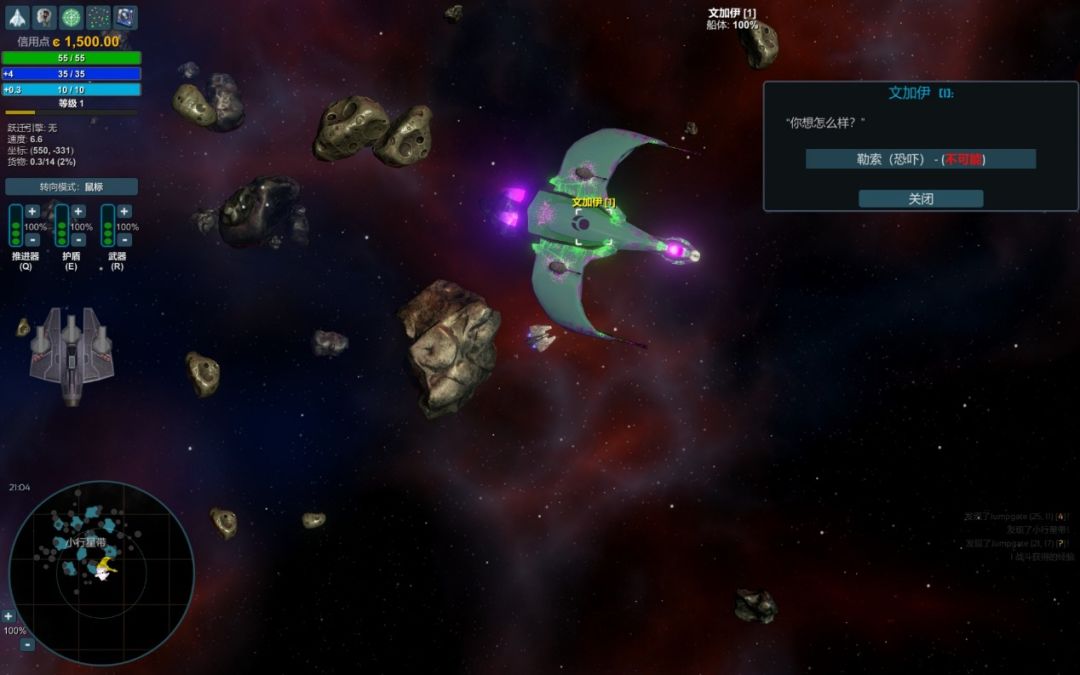Open the ship screen icon

point(18,17)
